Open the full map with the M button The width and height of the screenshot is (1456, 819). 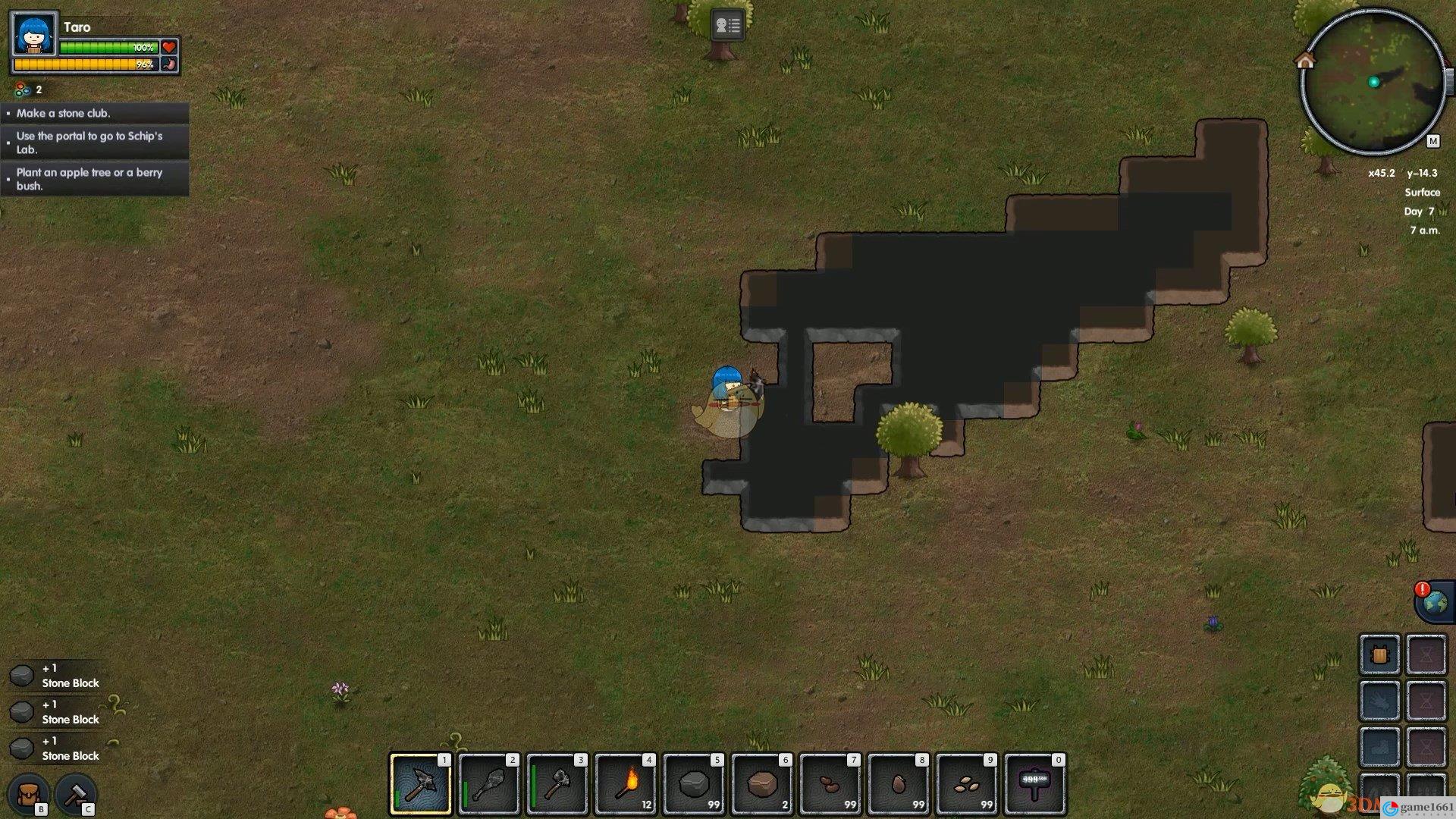(x=1432, y=141)
